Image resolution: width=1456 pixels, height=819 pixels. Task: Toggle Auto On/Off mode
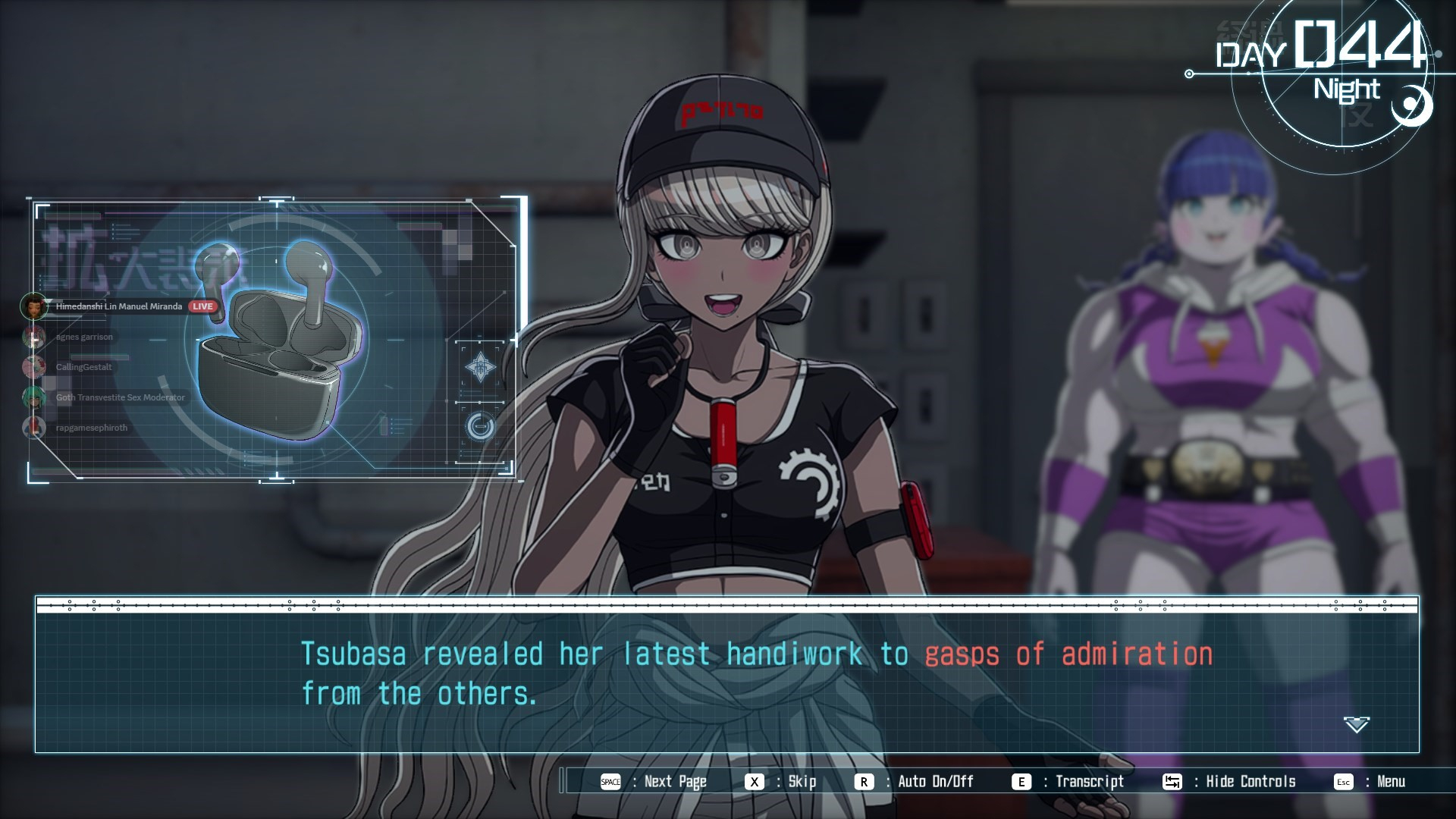pos(915,782)
